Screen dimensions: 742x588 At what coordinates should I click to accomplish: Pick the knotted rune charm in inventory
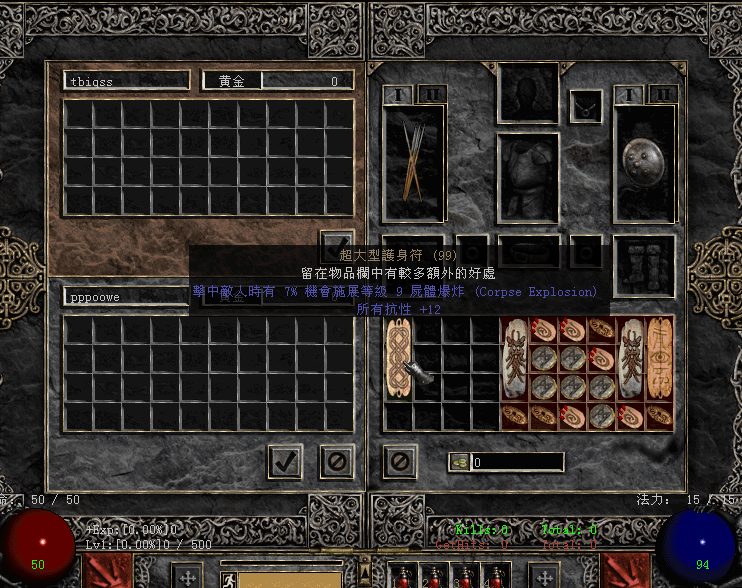pyautogui.click(x=398, y=361)
